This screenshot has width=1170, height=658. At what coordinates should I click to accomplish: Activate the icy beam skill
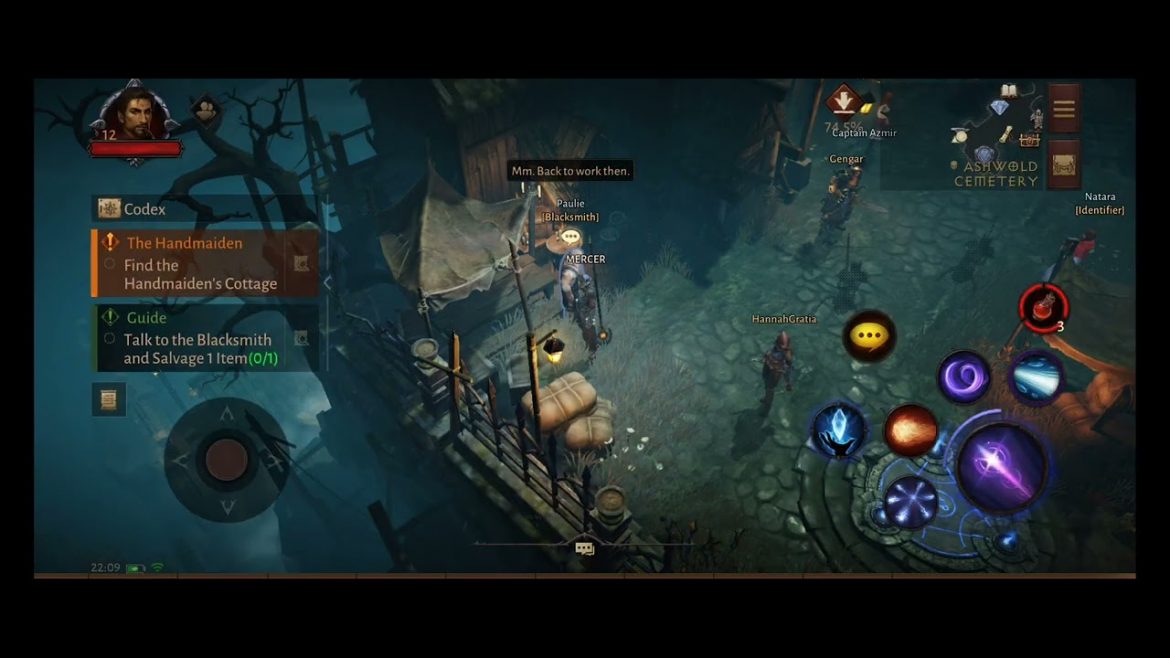tap(1036, 376)
